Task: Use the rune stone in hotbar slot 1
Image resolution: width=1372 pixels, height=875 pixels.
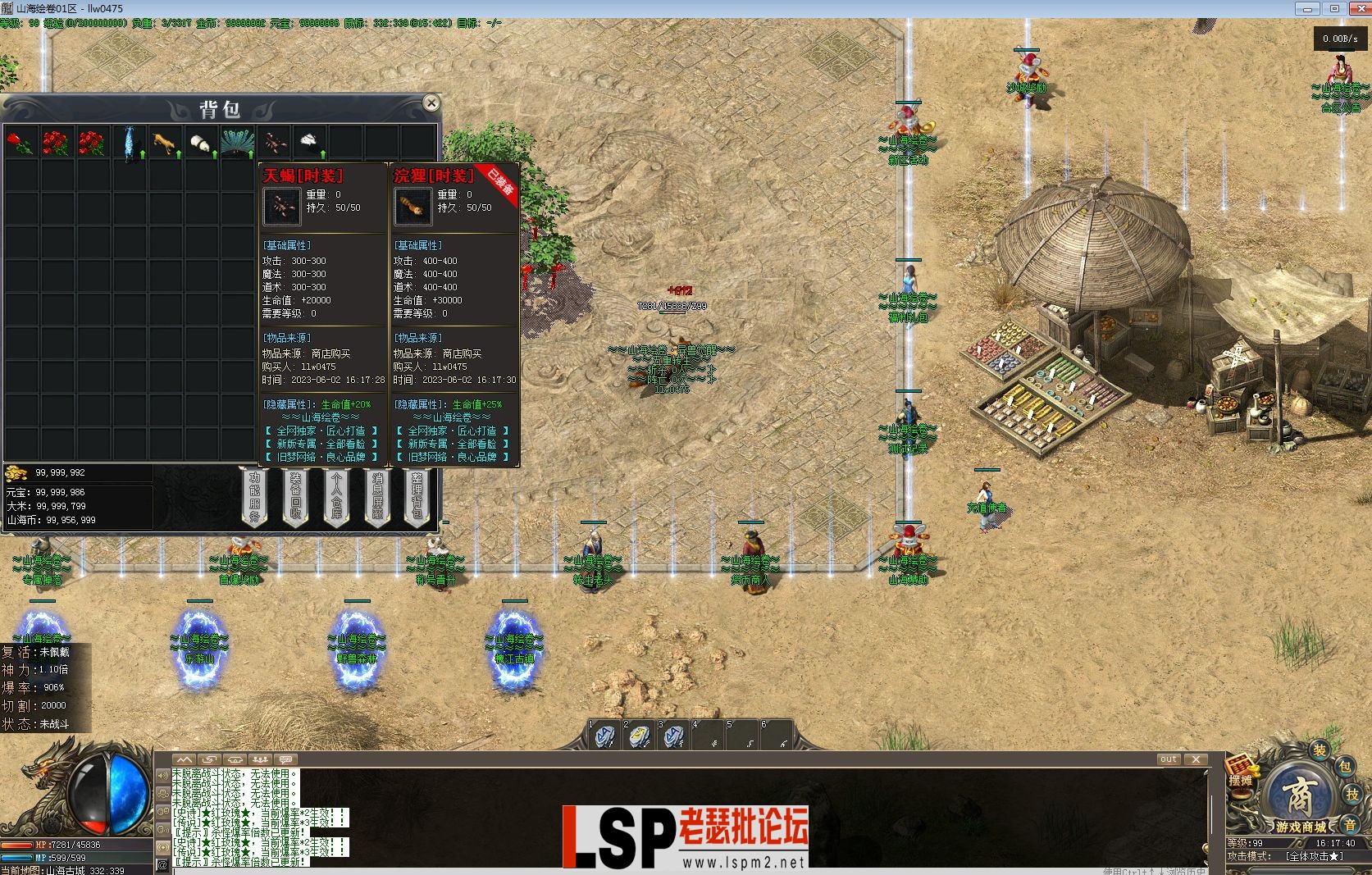Action: 605,736
